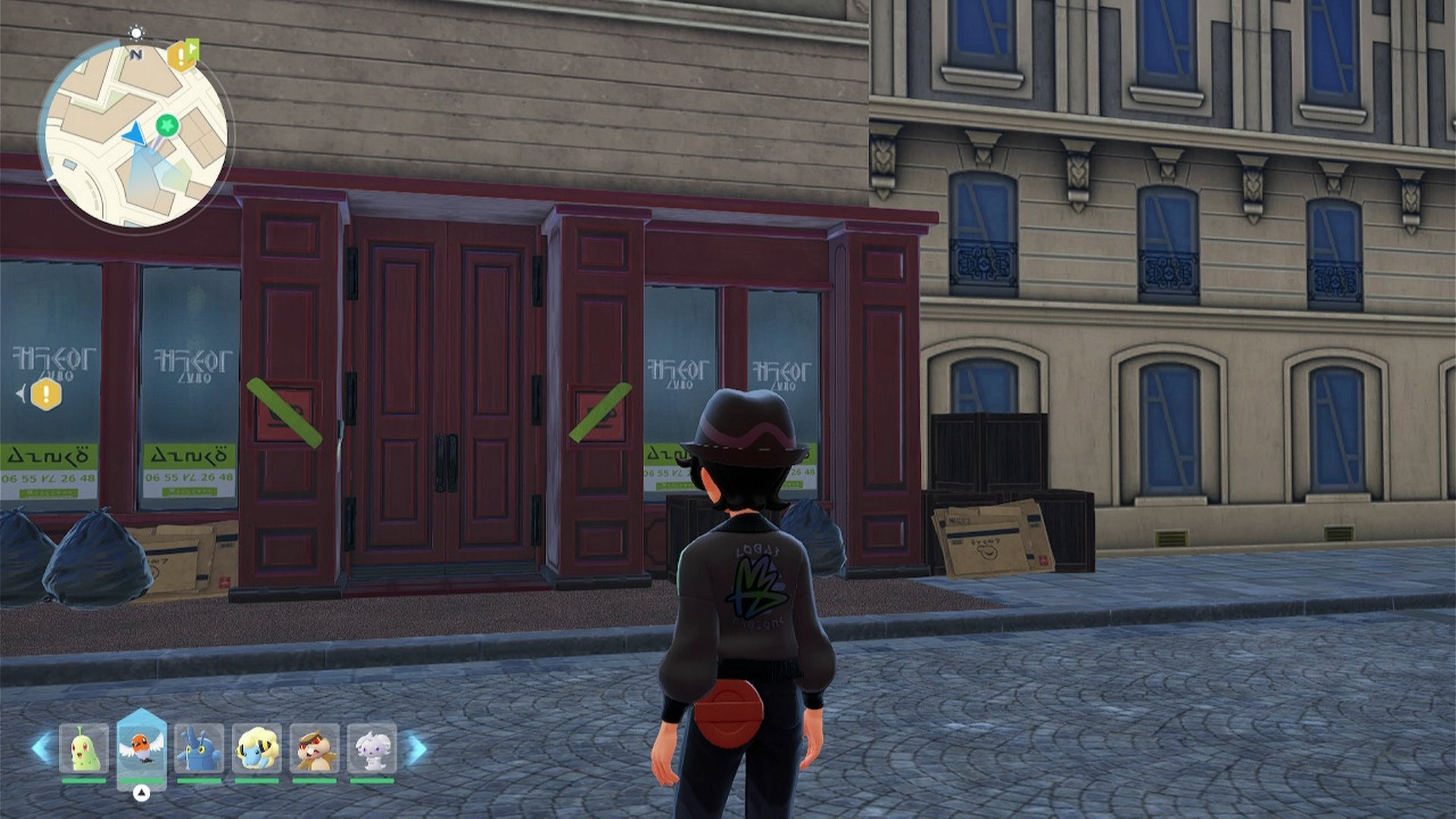Click the left party scroll arrow
Image resolution: width=1456 pixels, height=819 pixels.
coord(41,748)
